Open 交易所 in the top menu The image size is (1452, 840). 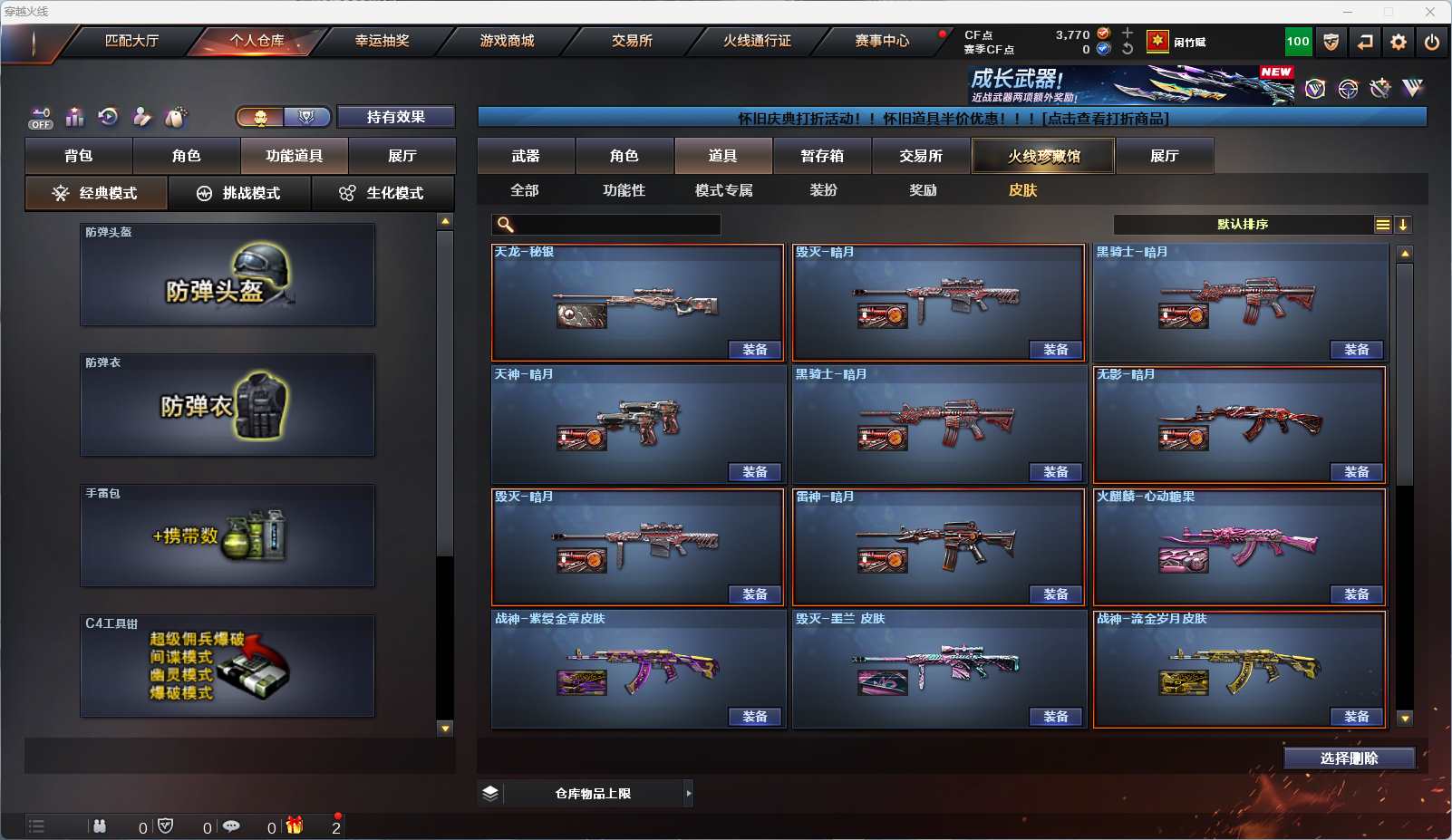click(x=632, y=41)
